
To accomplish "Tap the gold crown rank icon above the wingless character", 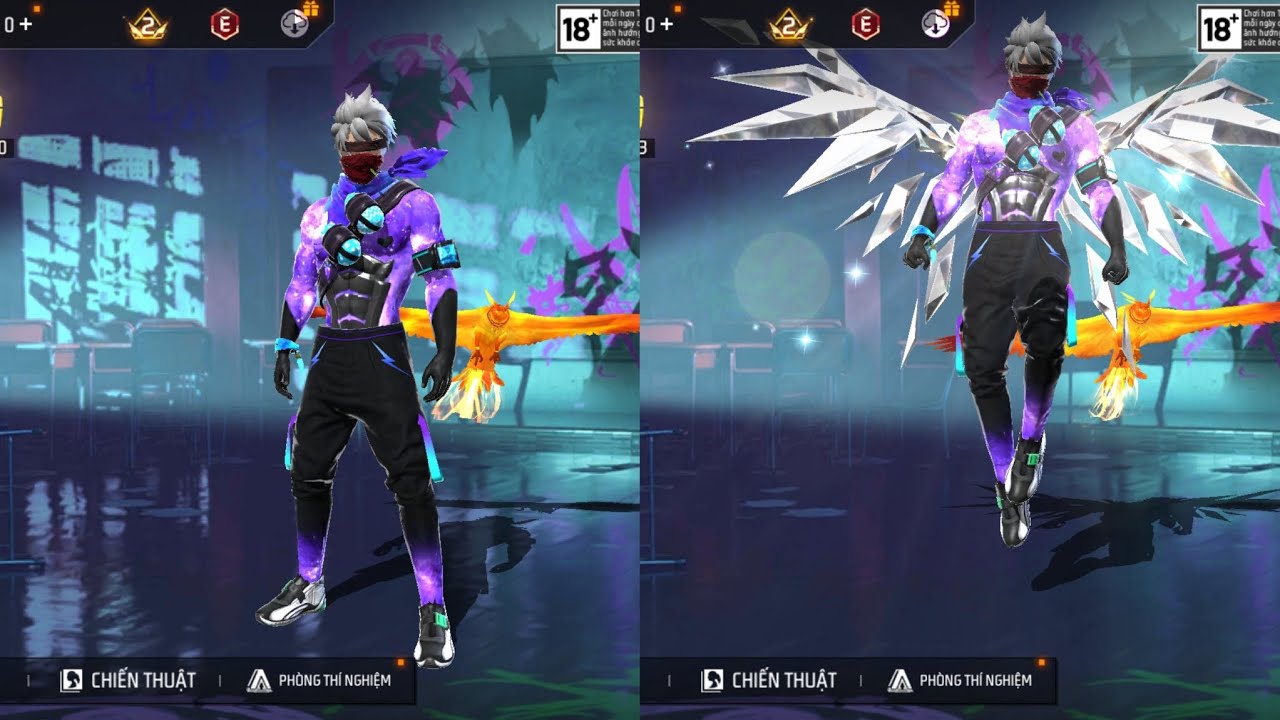I will pyautogui.click(x=147, y=25).
